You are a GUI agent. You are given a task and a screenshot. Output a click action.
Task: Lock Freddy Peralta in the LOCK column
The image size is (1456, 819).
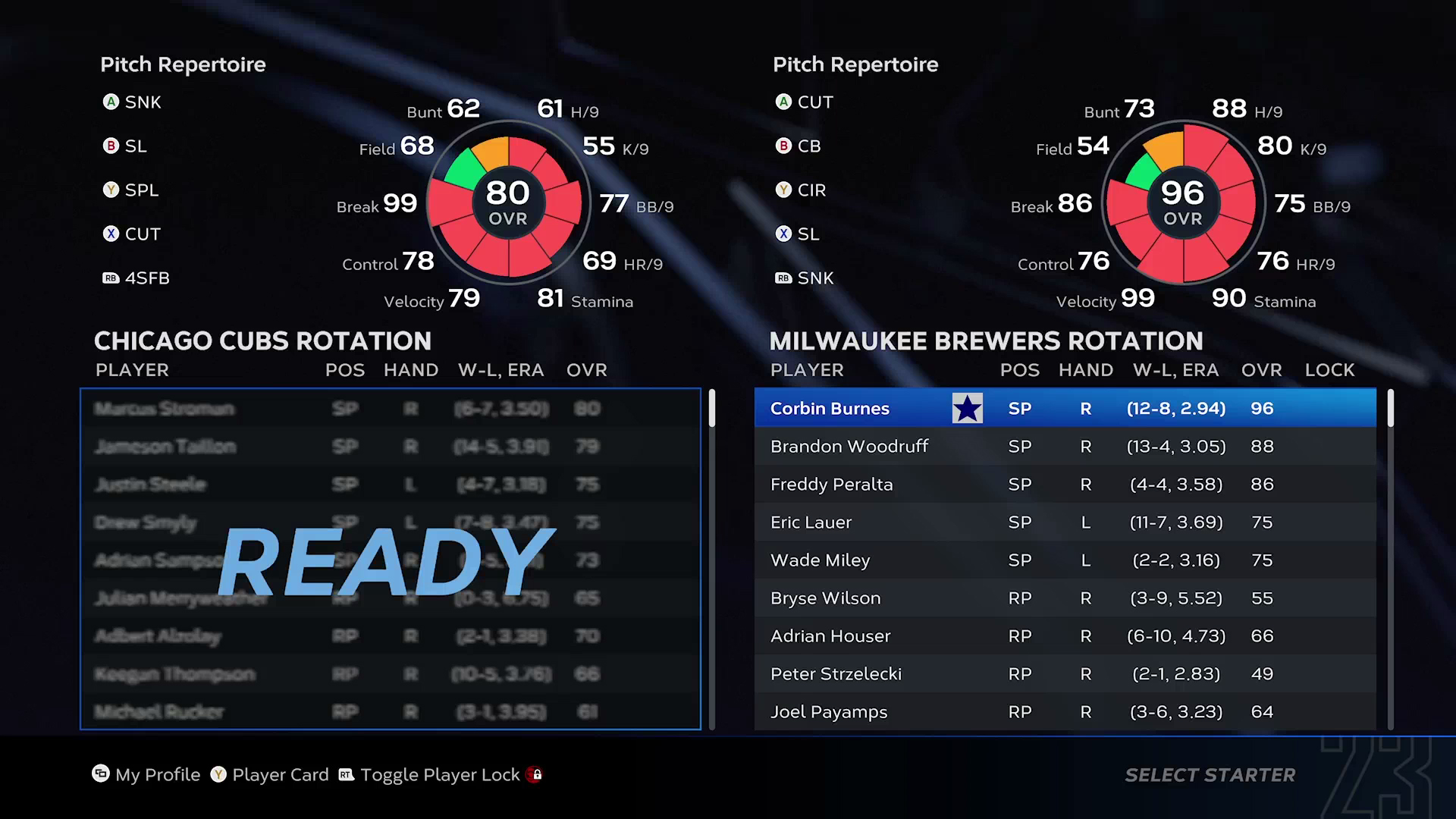(x=1330, y=484)
